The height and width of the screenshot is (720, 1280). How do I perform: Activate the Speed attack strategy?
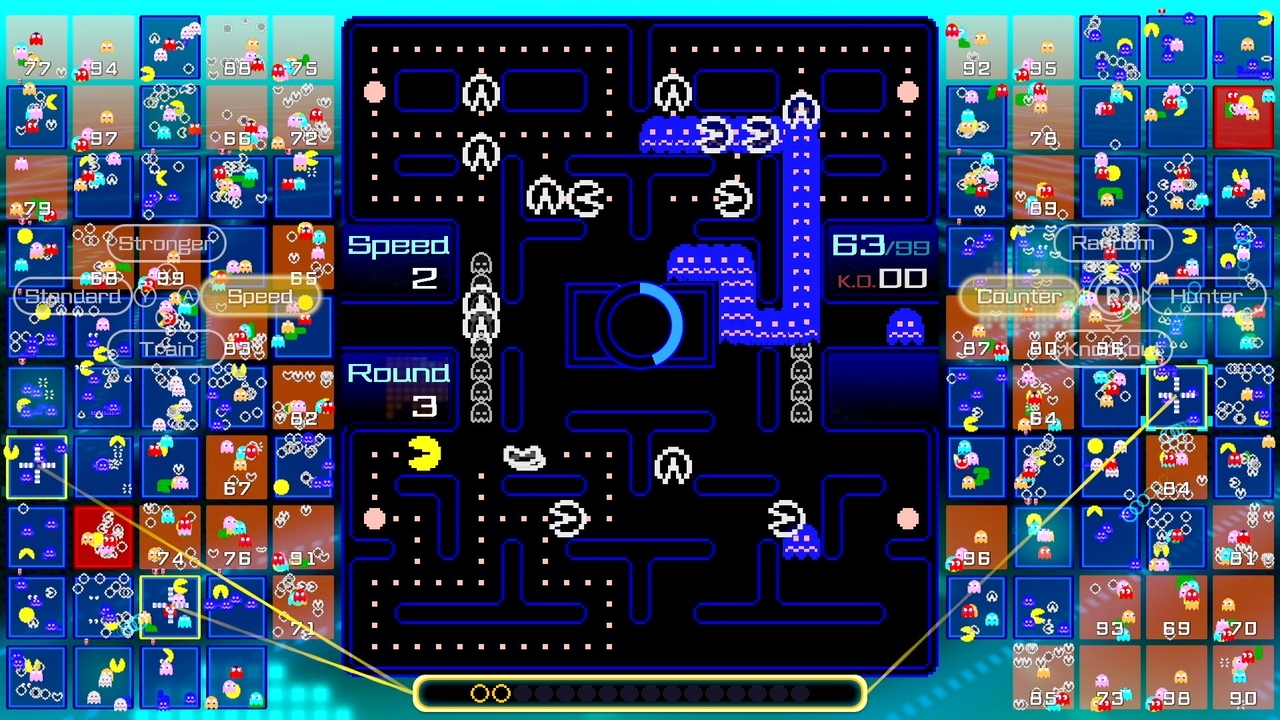point(259,296)
